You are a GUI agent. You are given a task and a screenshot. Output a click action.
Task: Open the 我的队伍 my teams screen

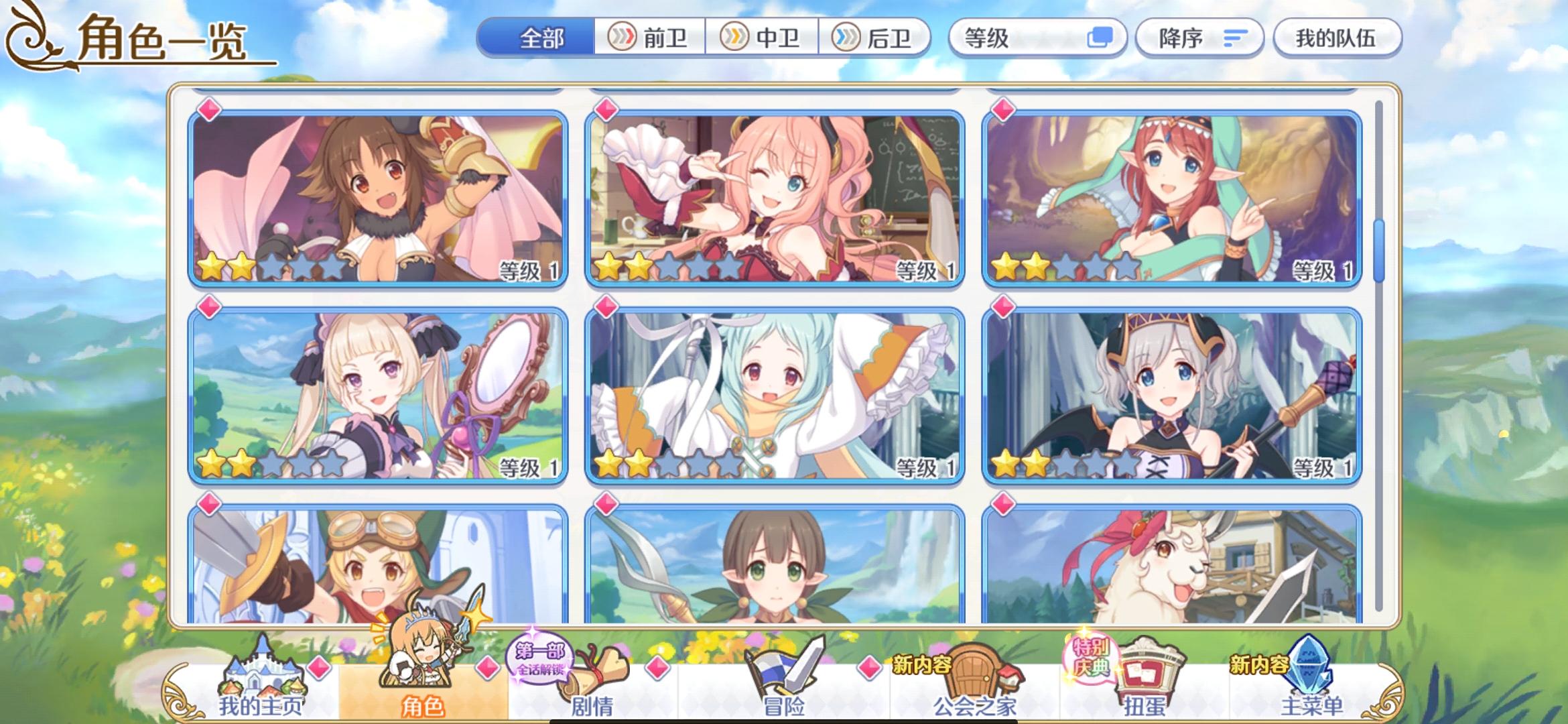click(1337, 38)
